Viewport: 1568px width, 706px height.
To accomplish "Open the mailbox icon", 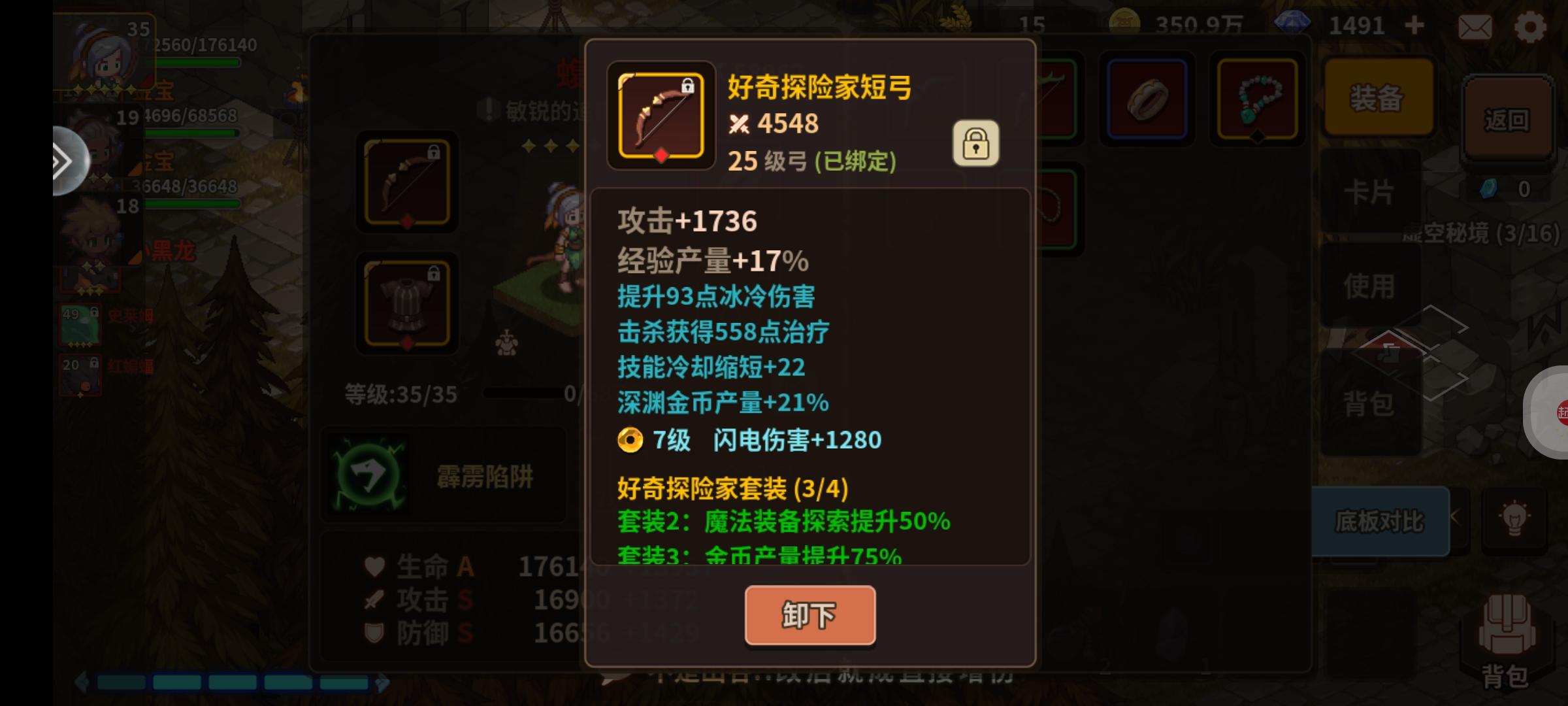I will [x=1475, y=27].
